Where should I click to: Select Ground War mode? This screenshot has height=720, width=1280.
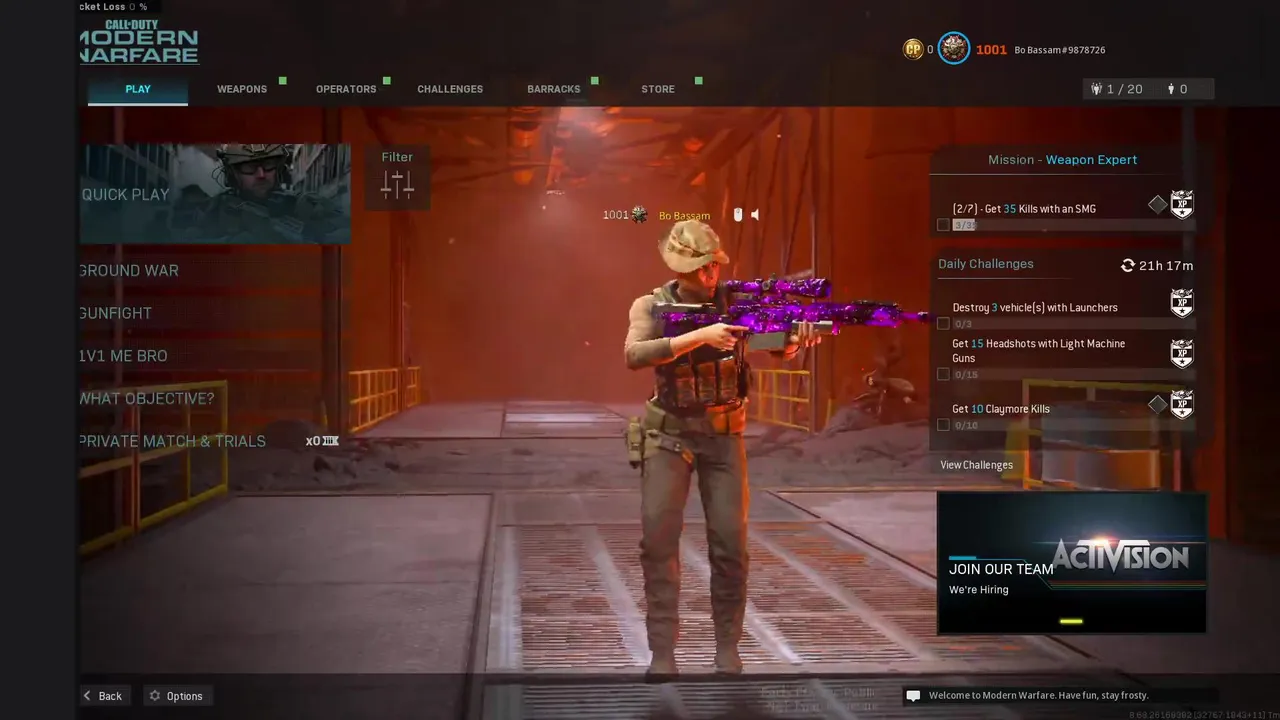[x=129, y=271]
